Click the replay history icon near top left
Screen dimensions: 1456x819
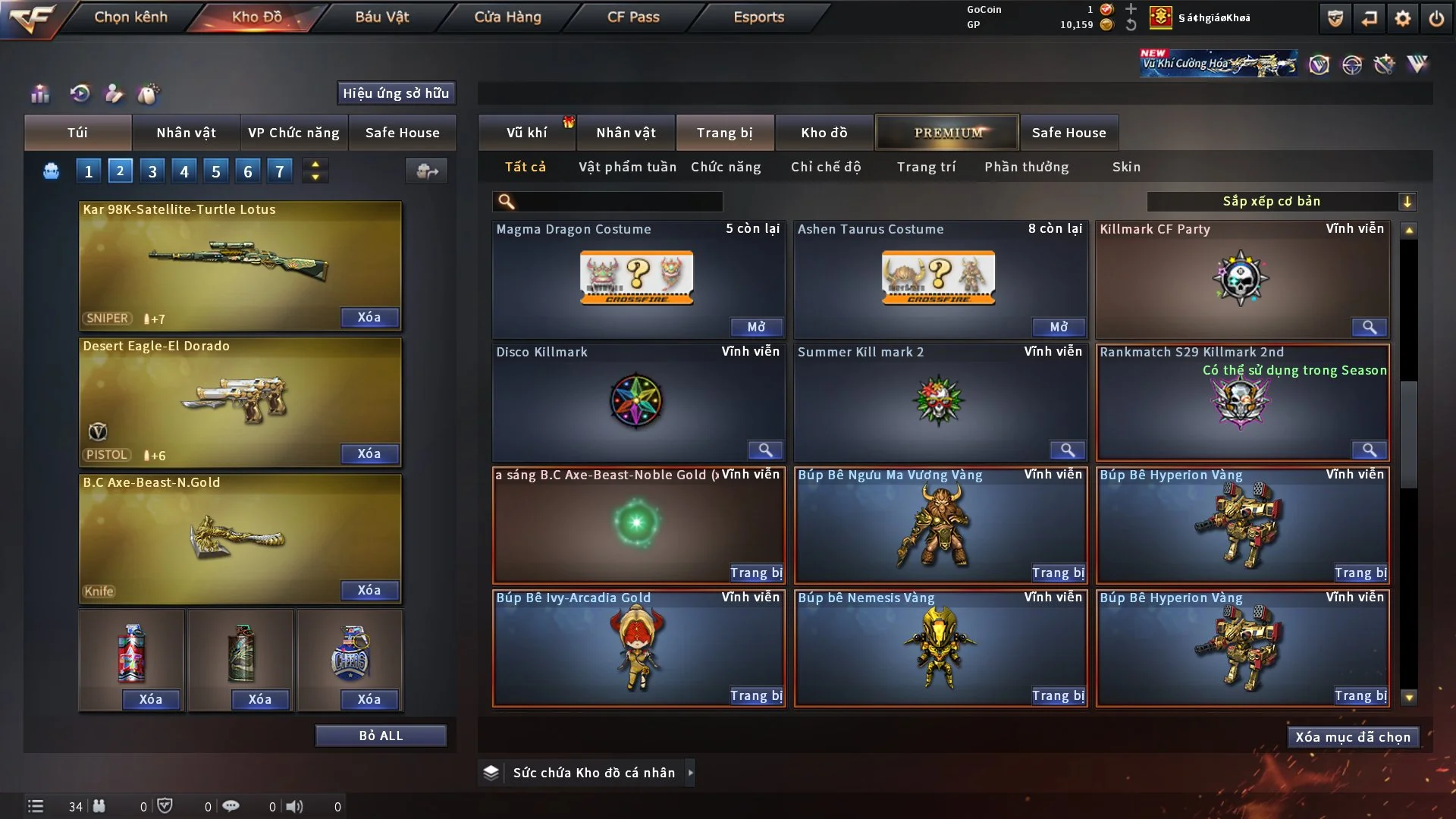(x=79, y=93)
